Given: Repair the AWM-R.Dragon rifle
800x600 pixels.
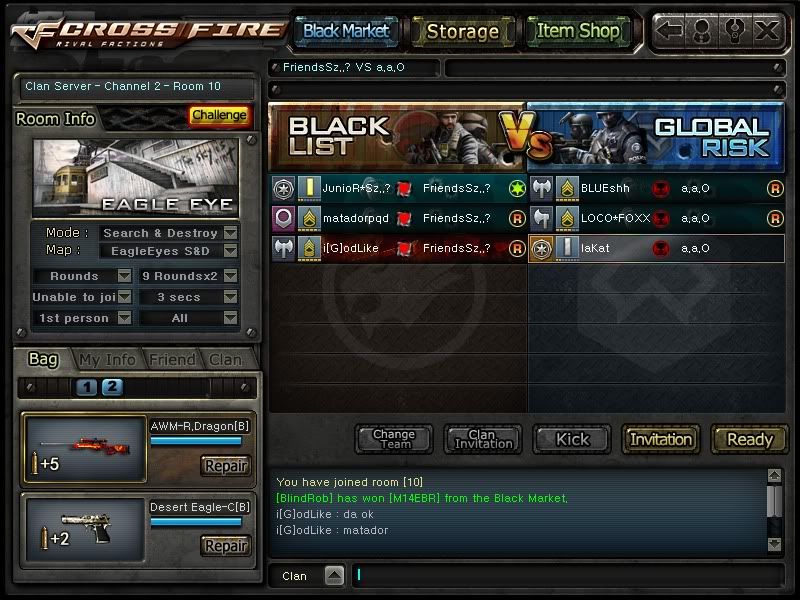Looking at the screenshot, I should [225, 465].
